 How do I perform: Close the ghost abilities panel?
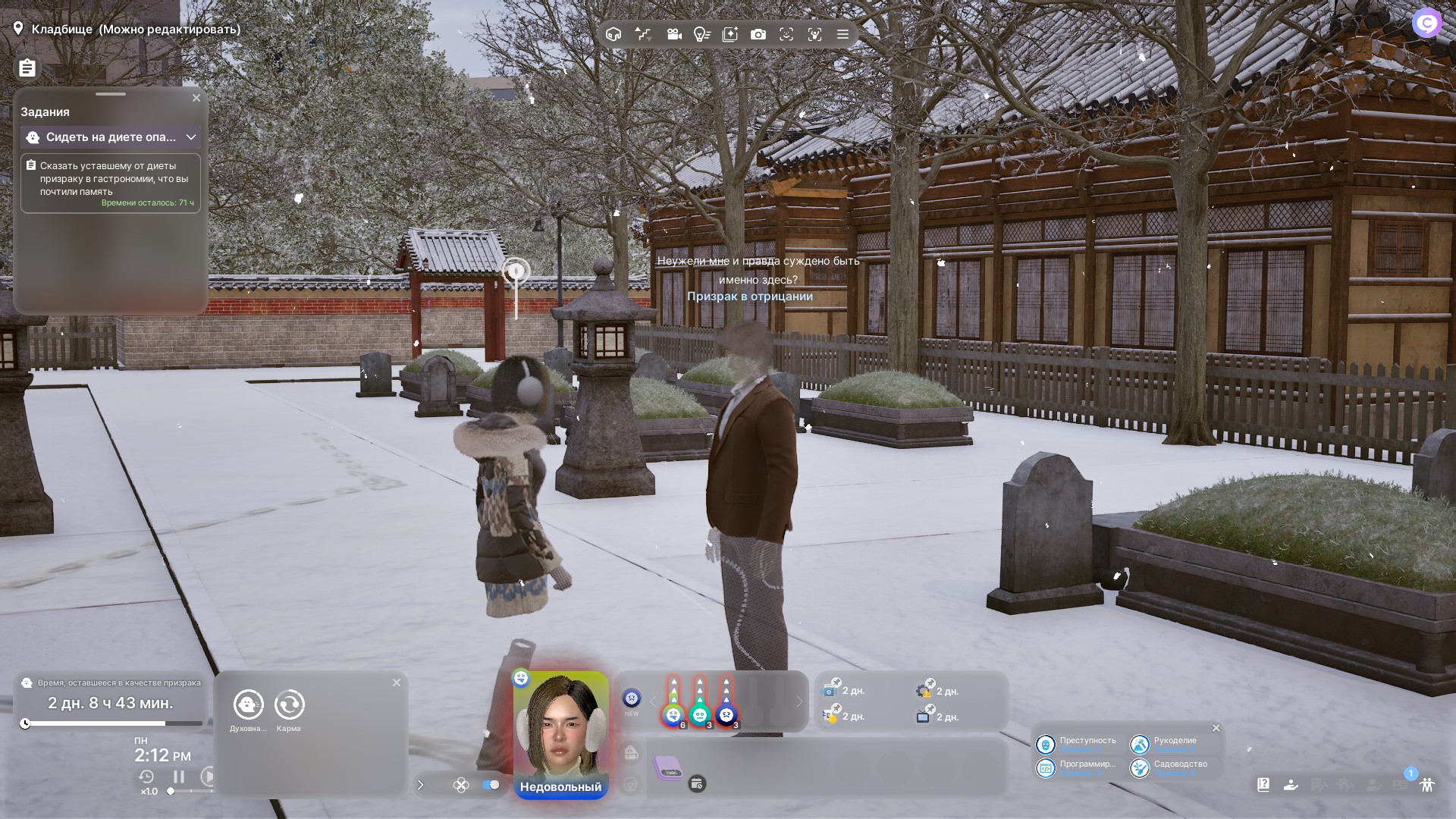pyautogui.click(x=397, y=682)
